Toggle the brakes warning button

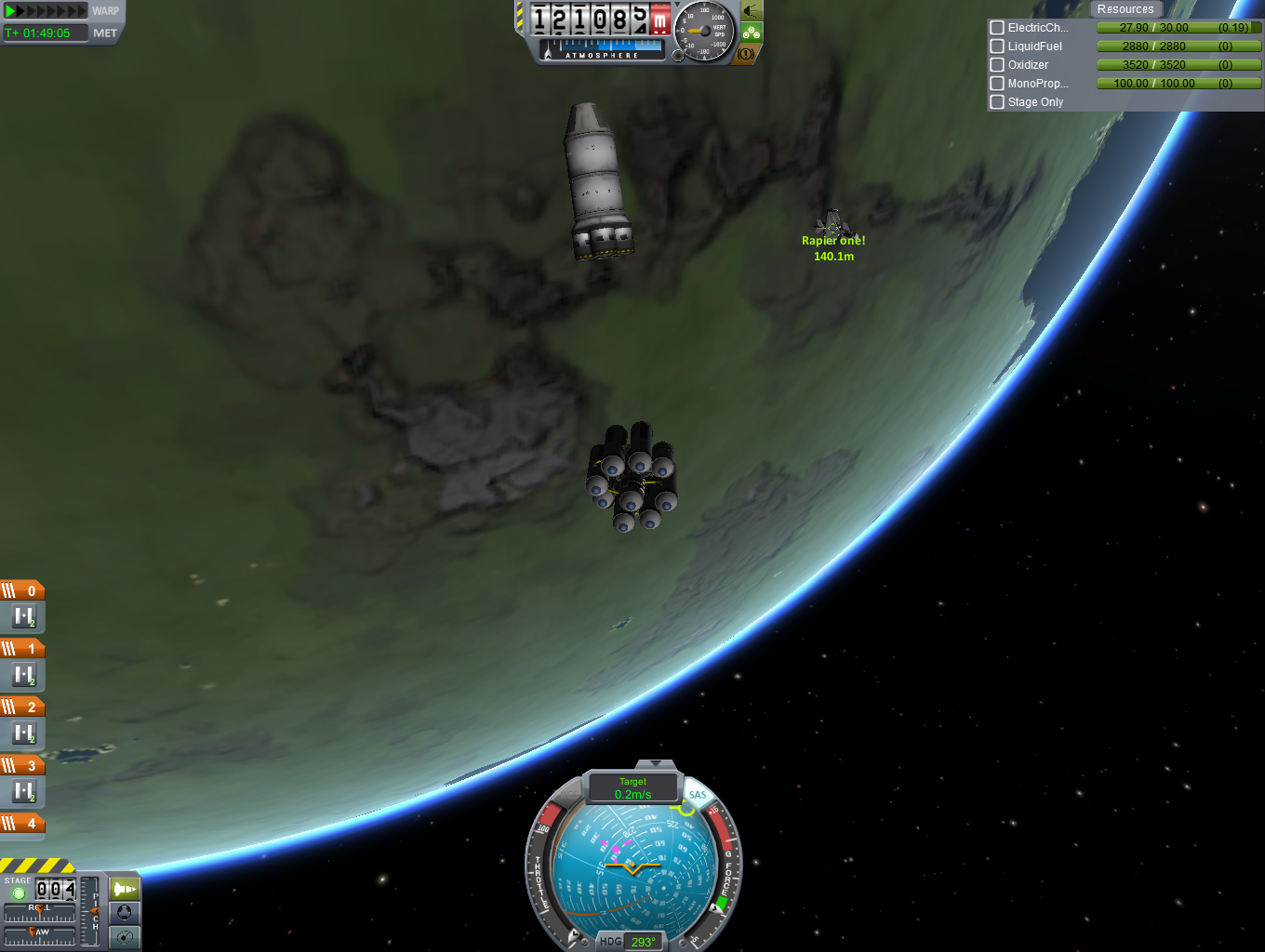746,54
